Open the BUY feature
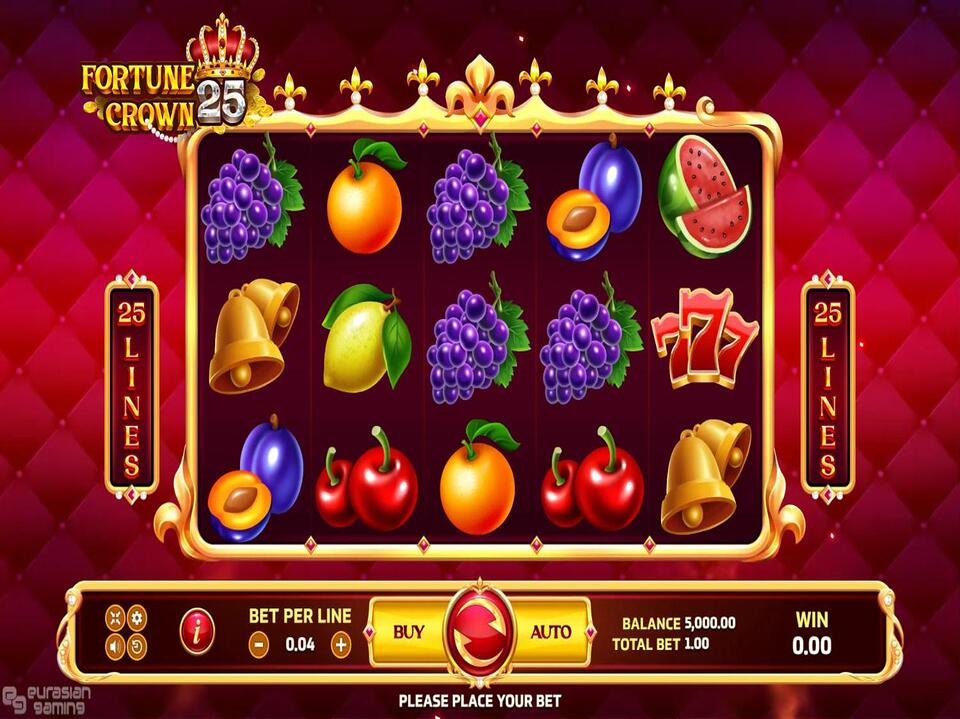960x719 pixels. 408,632
